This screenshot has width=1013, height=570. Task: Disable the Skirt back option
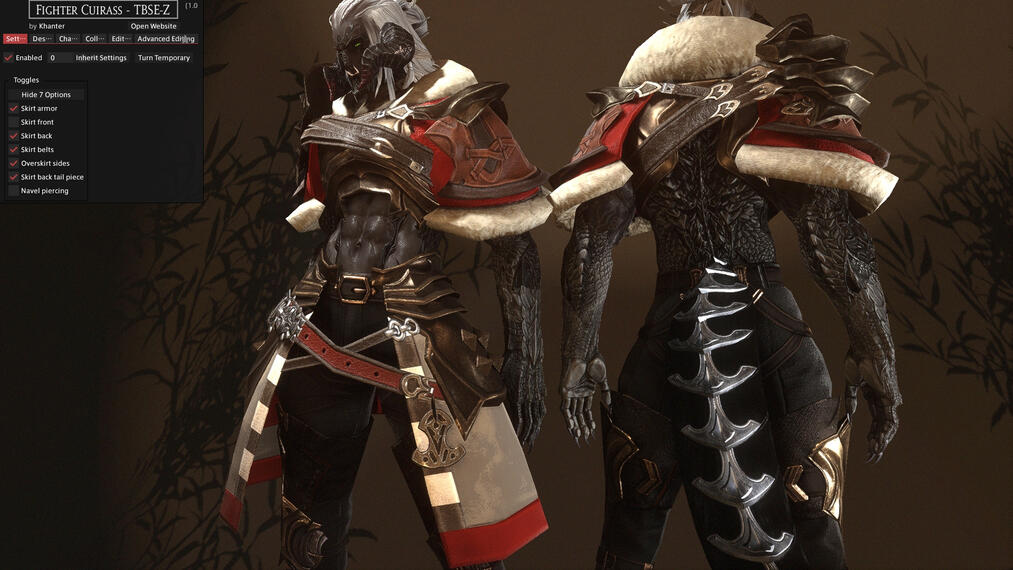(x=14, y=136)
